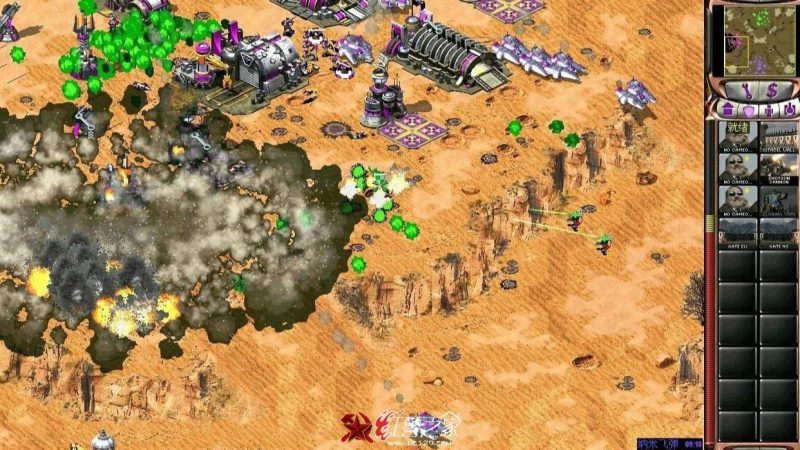Switch to the structures build tab
This screenshot has width=800, height=450.
728,108
